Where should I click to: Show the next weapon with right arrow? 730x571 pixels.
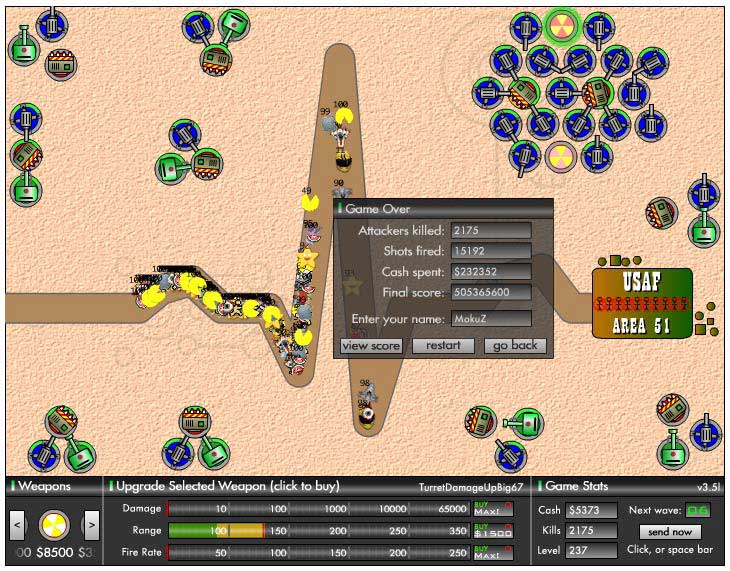(91, 523)
